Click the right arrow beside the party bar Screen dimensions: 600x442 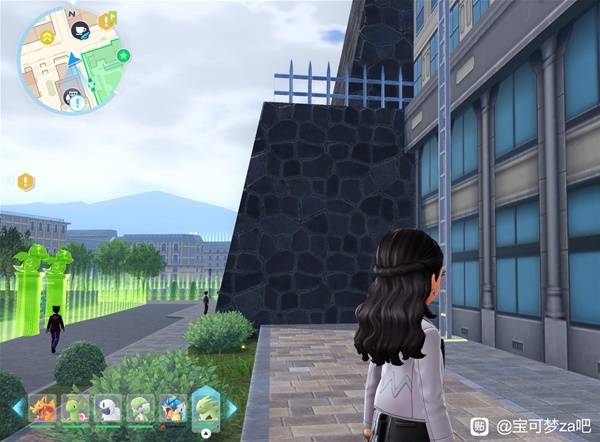[232, 408]
